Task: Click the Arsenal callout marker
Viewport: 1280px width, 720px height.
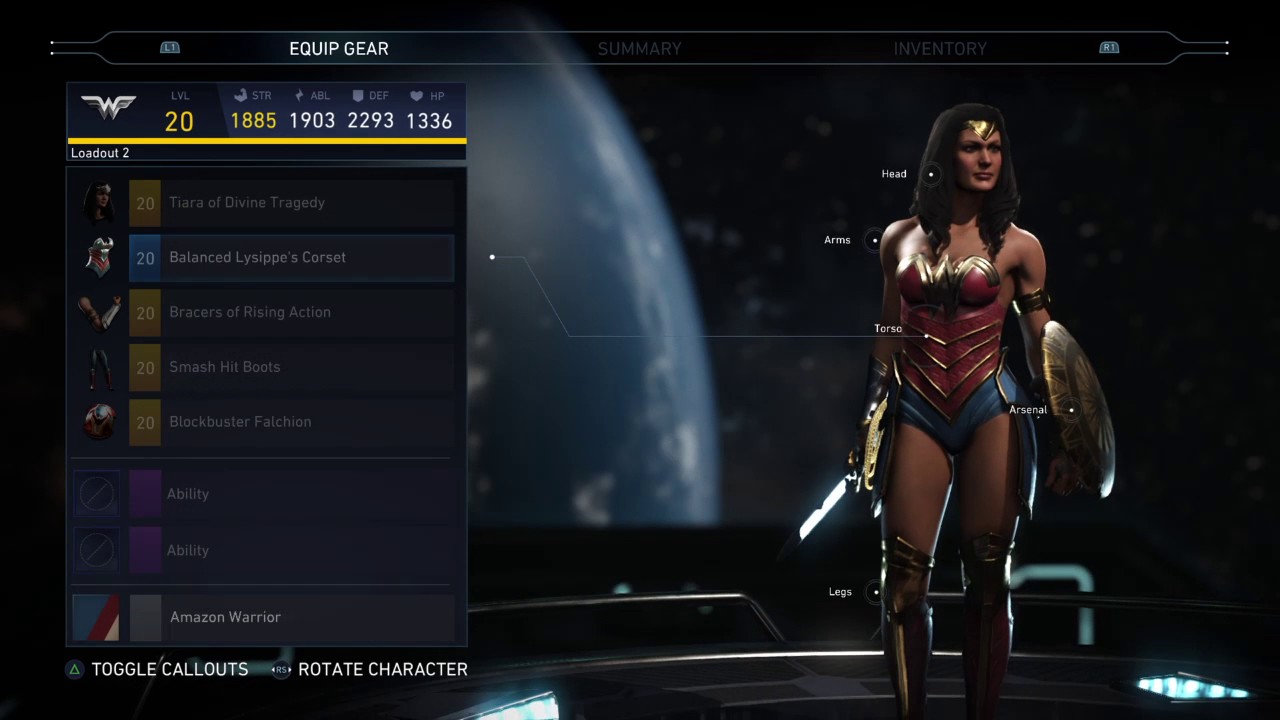Action: tap(1071, 410)
